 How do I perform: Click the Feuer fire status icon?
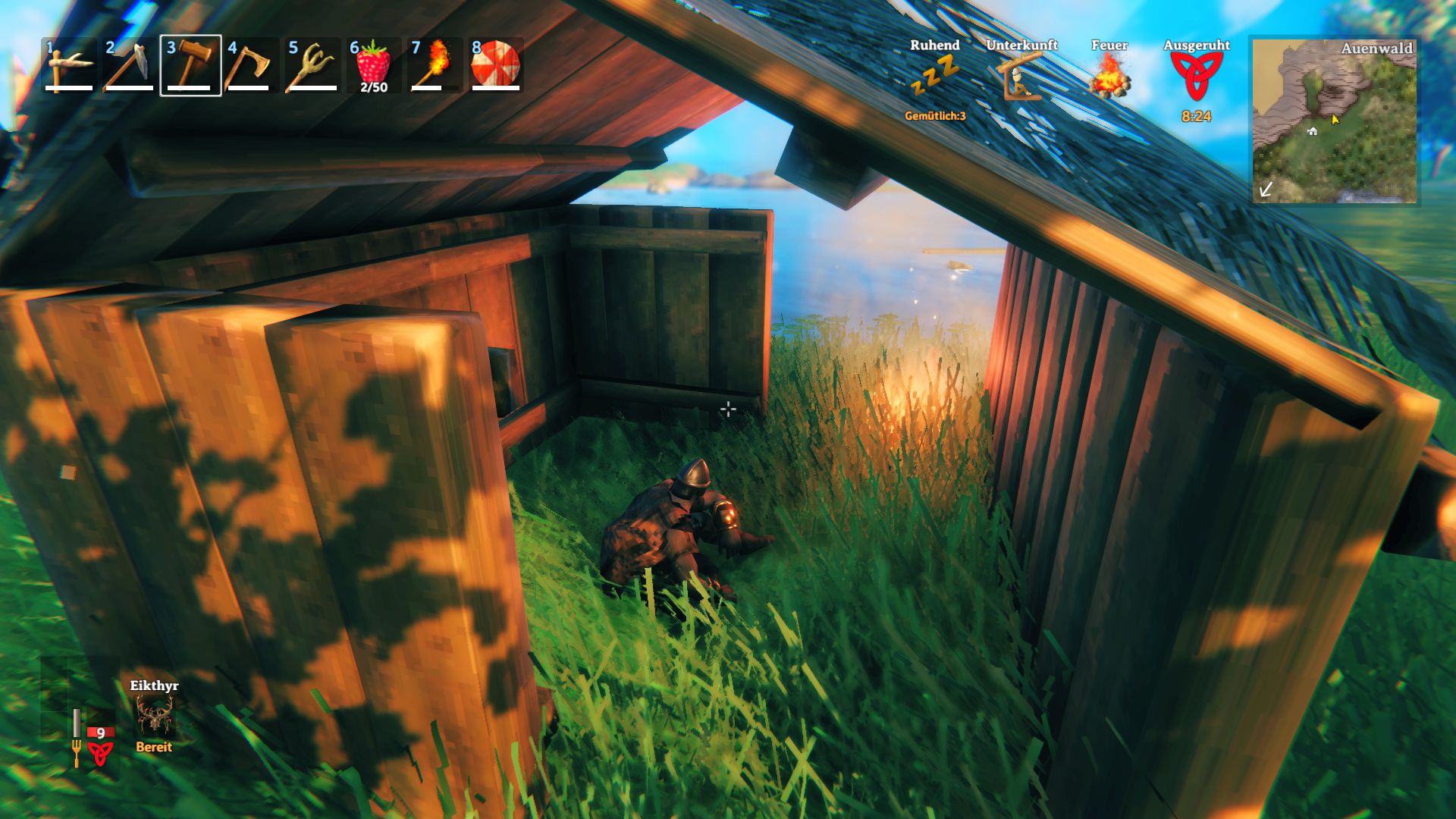click(1108, 76)
